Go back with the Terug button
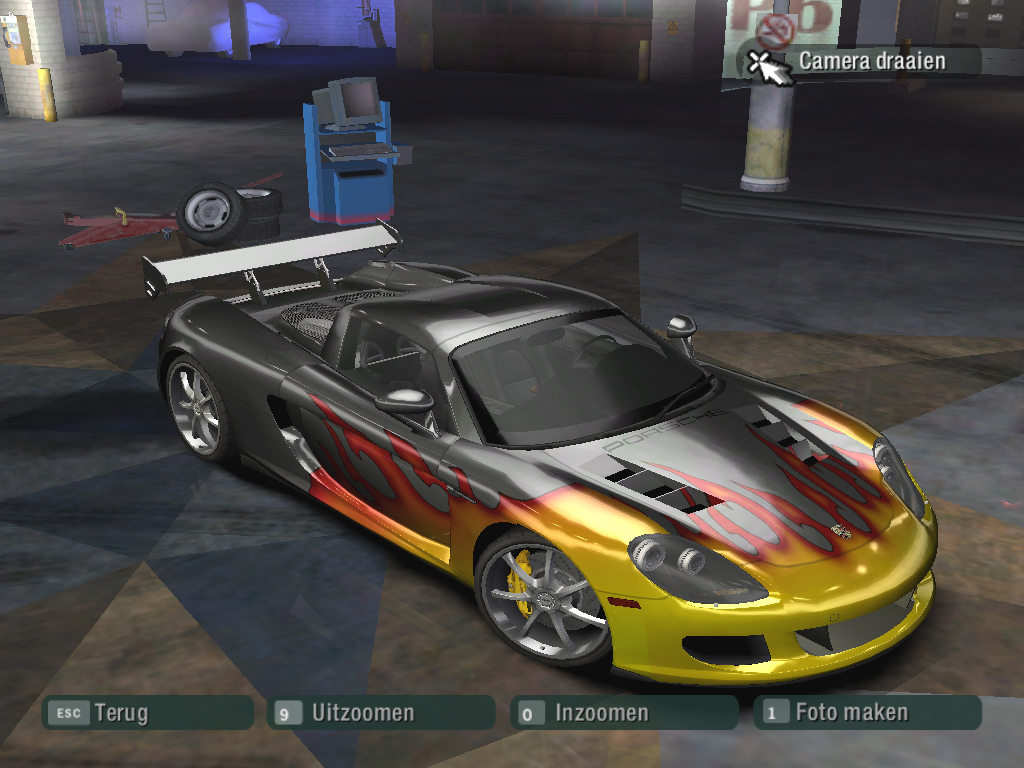This screenshot has height=768, width=1024. [x=146, y=713]
